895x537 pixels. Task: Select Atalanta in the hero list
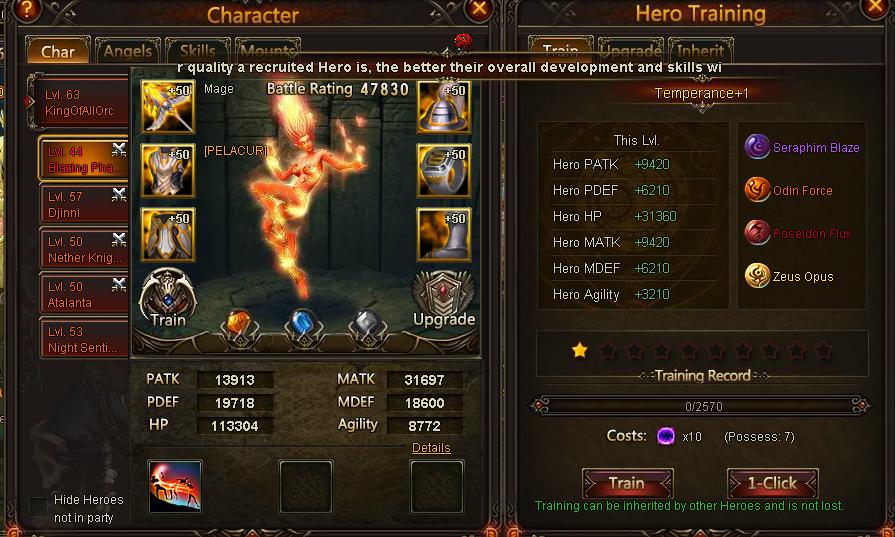(x=82, y=294)
